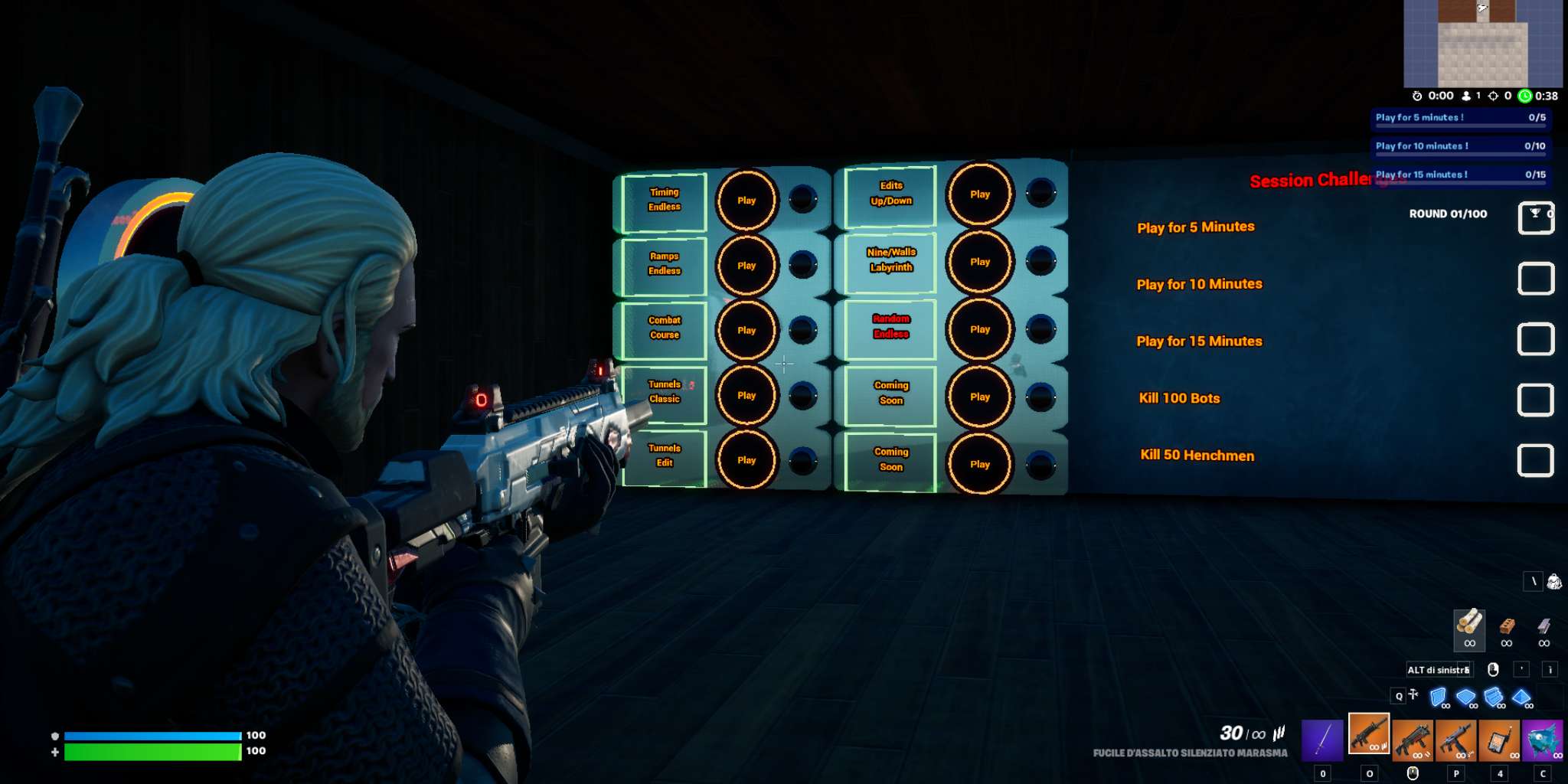Equip the shotgun in the third hotbar slot
This screenshot has height=784, width=1568.
click(1413, 740)
